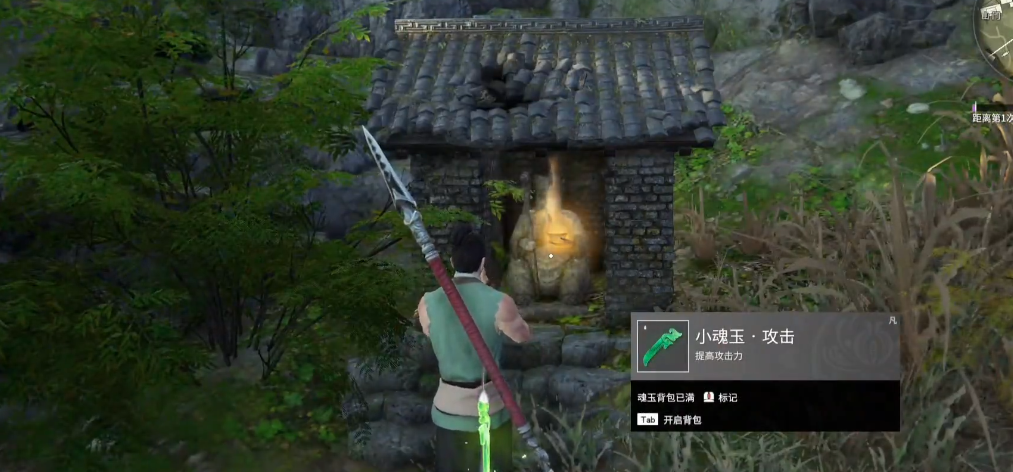Open the circular minimap

pyautogui.click(x=998, y=35)
